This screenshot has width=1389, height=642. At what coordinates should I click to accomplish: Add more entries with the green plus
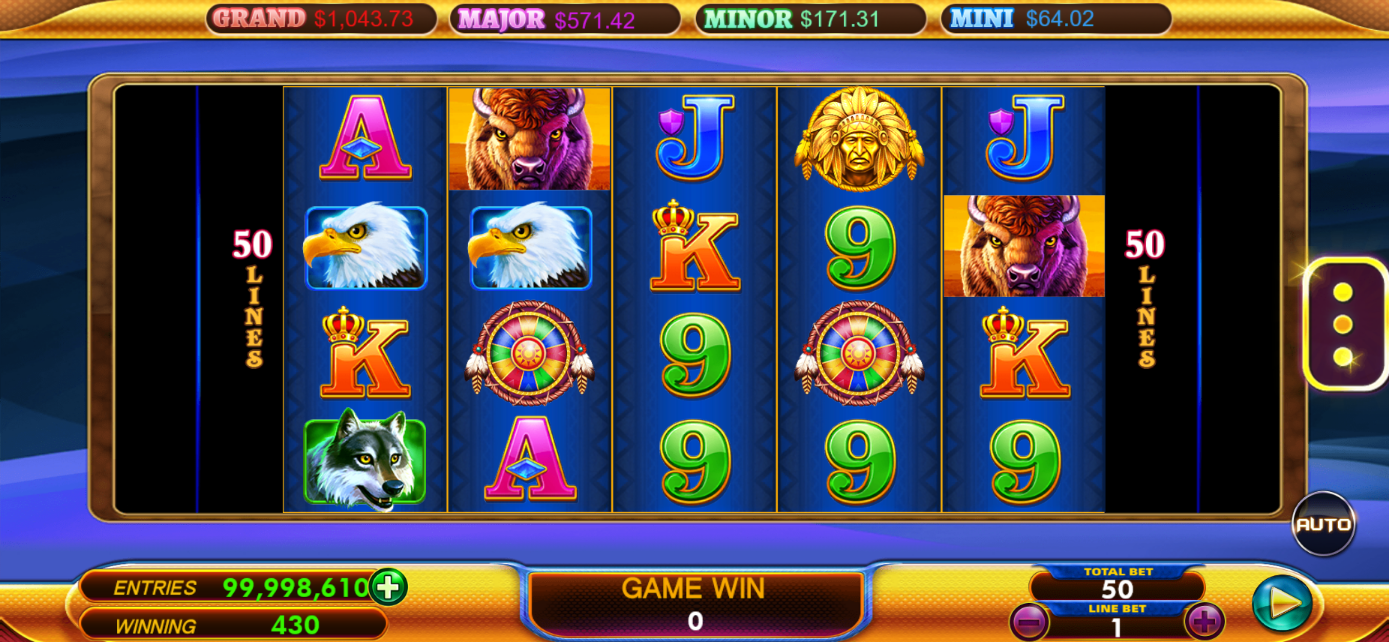388,587
